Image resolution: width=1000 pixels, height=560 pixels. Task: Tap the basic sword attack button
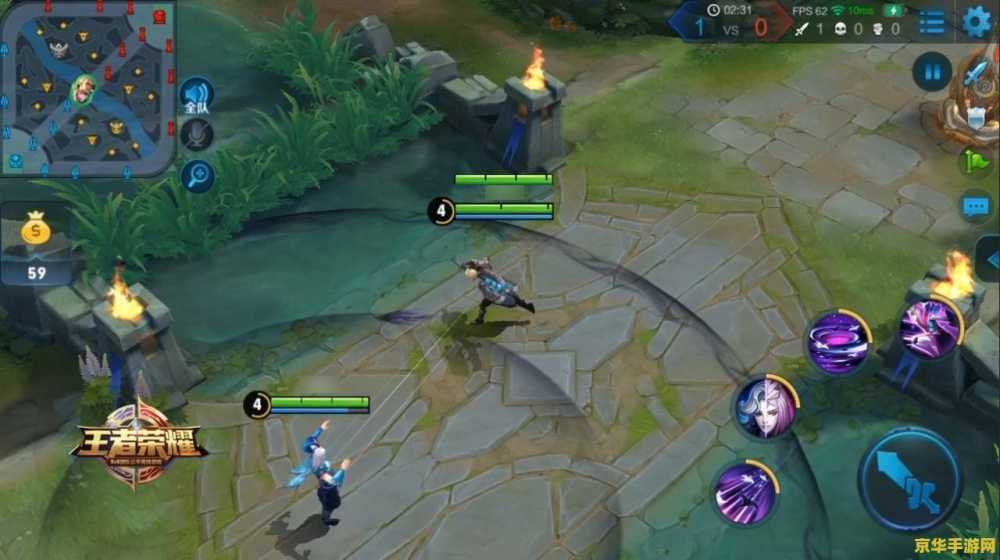click(x=909, y=480)
